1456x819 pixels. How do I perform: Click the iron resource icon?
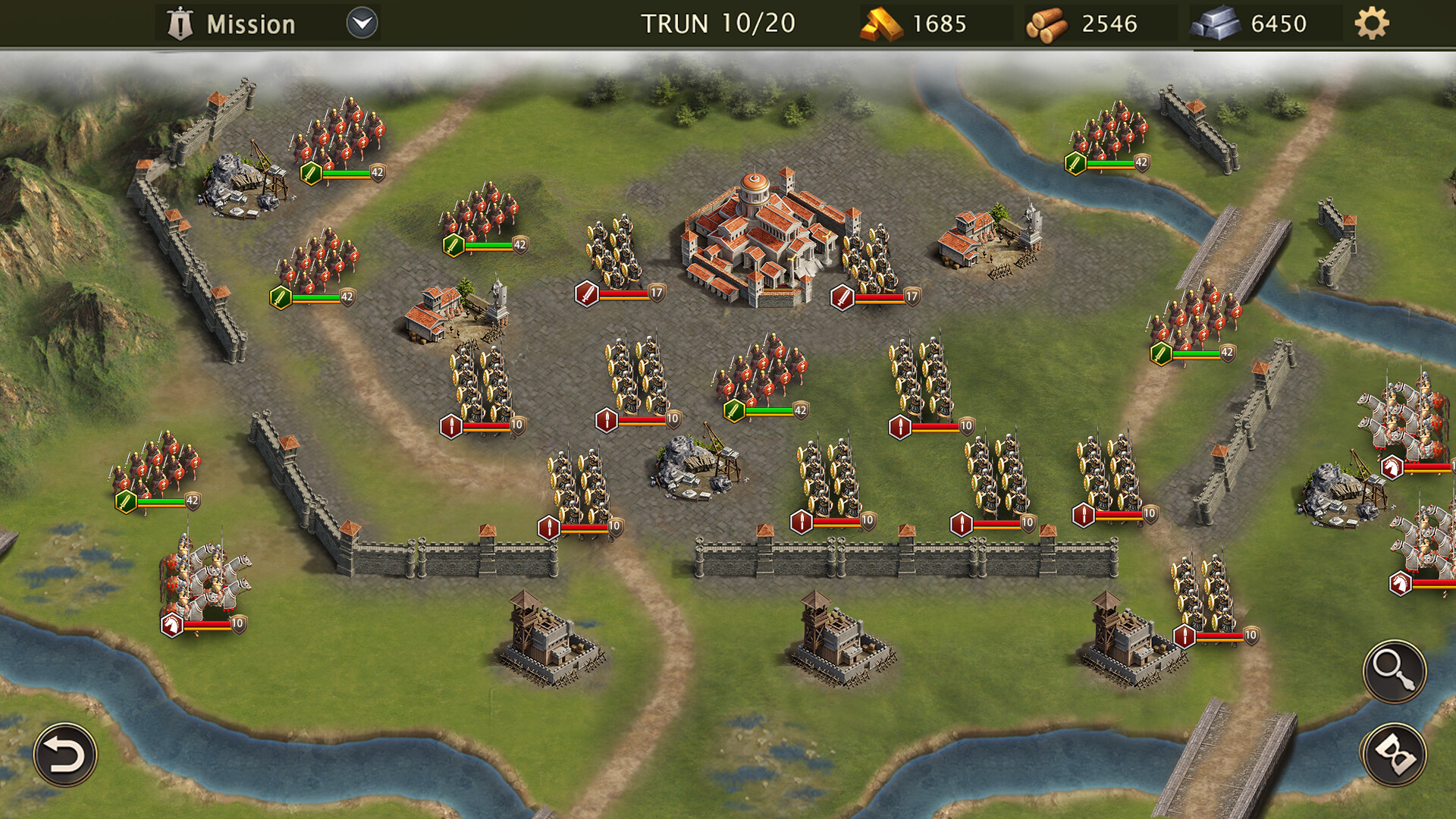coord(1214,24)
